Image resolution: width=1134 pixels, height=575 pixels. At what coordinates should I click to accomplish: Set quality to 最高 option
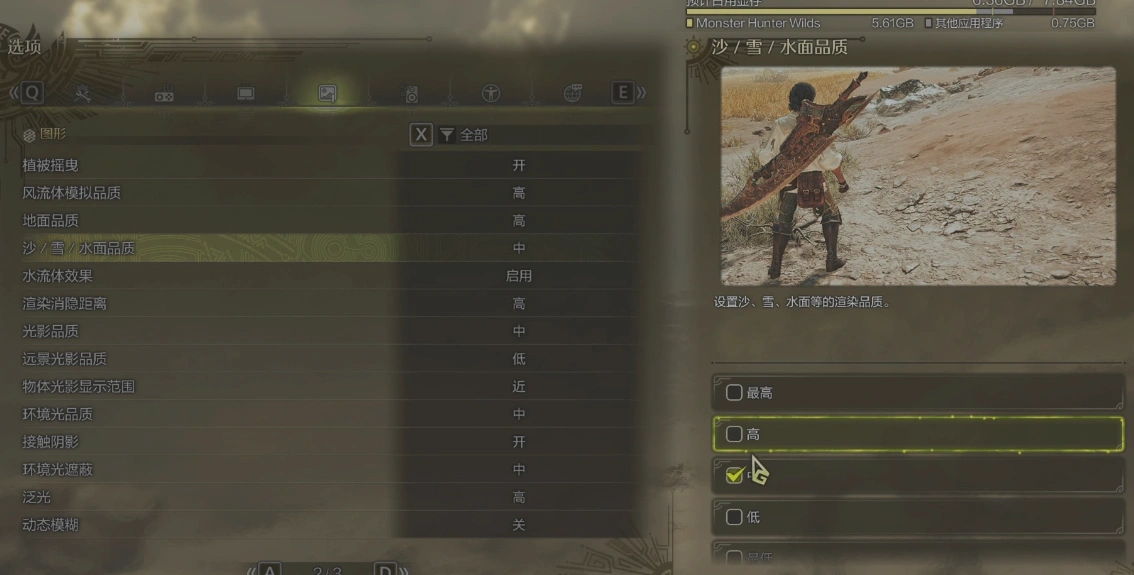(917, 393)
